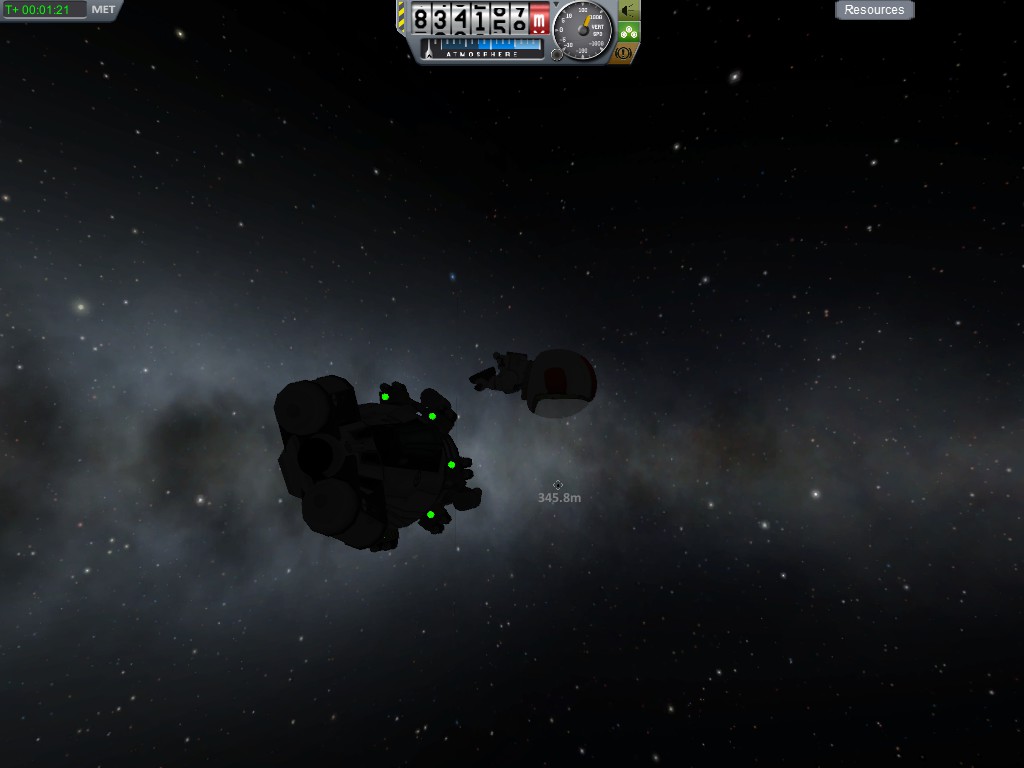Toggle the MET mission clock display

tap(103, 10)
